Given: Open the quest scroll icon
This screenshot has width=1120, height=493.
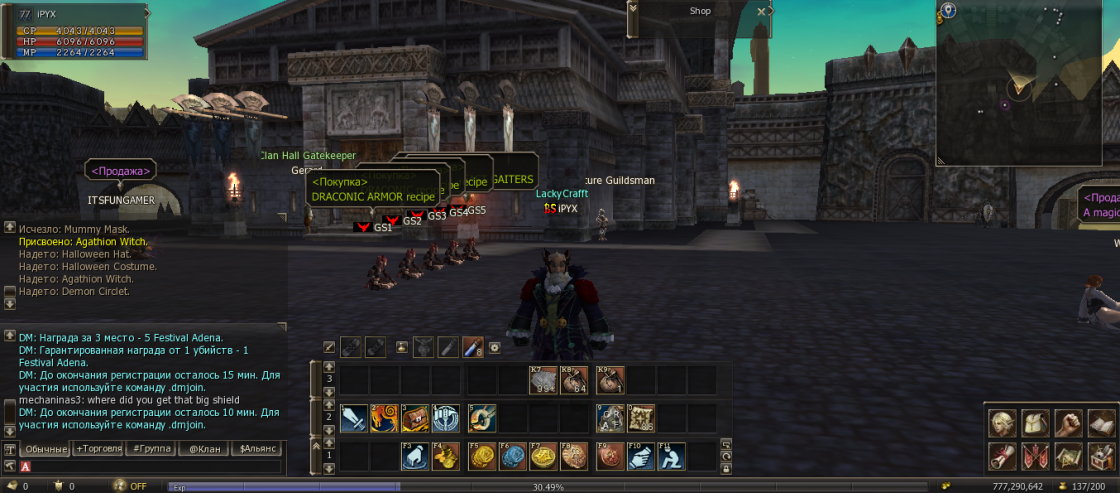Looking at the screenshot, I should (x=1001, y=457).
